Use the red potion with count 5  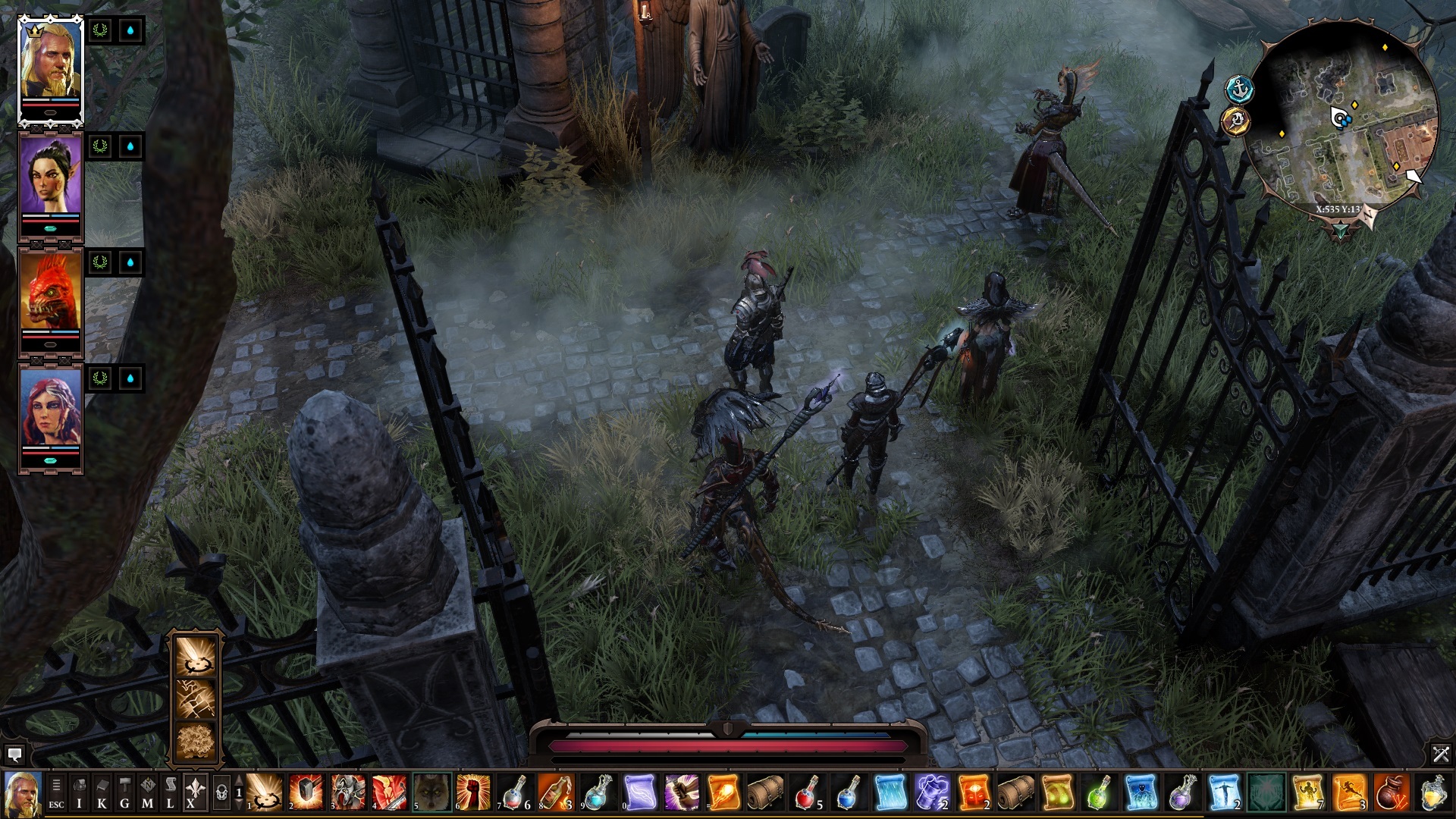(808, 792)
